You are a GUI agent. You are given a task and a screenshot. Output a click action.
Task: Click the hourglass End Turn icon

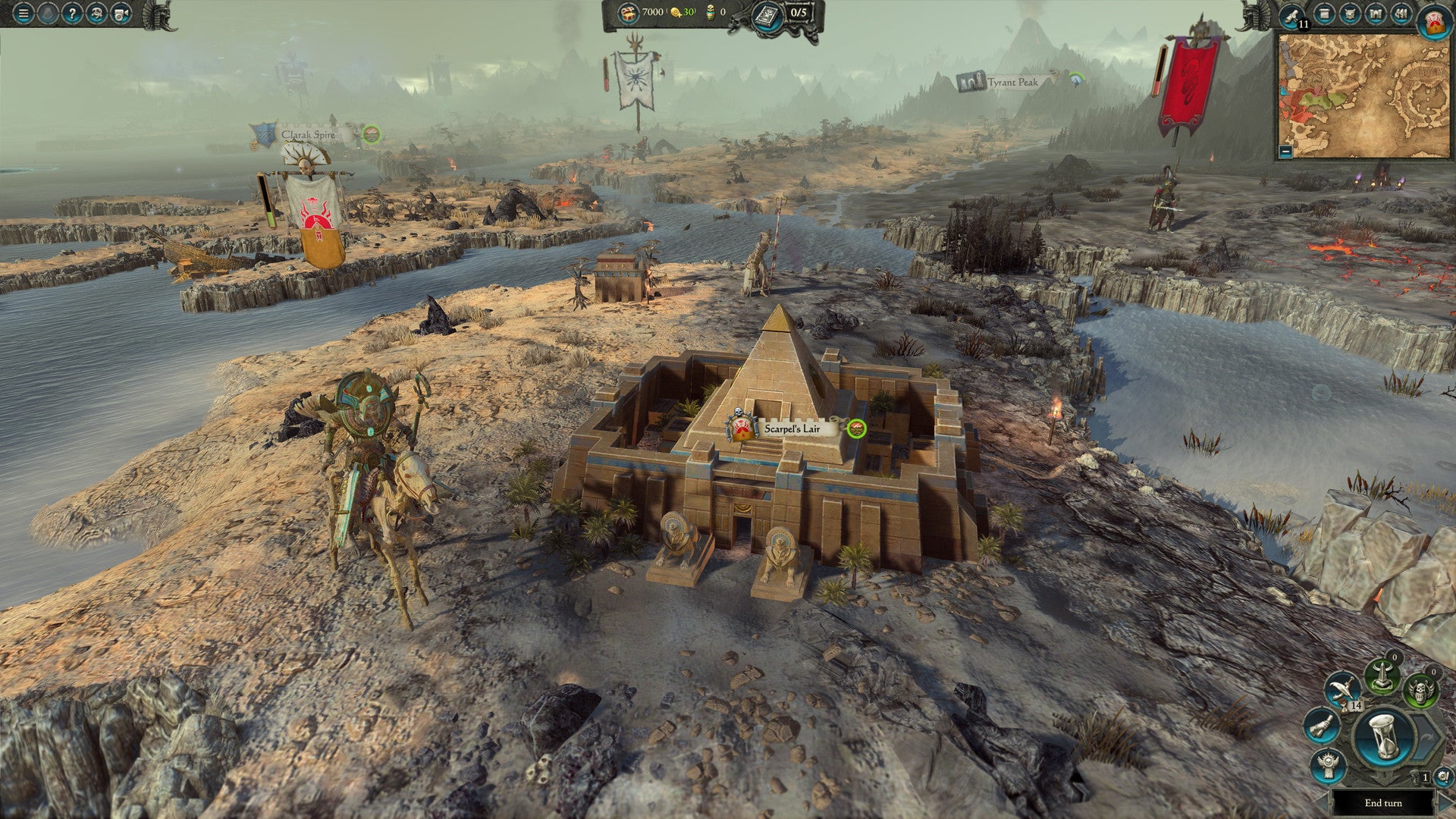click(x=1382, y=736)
